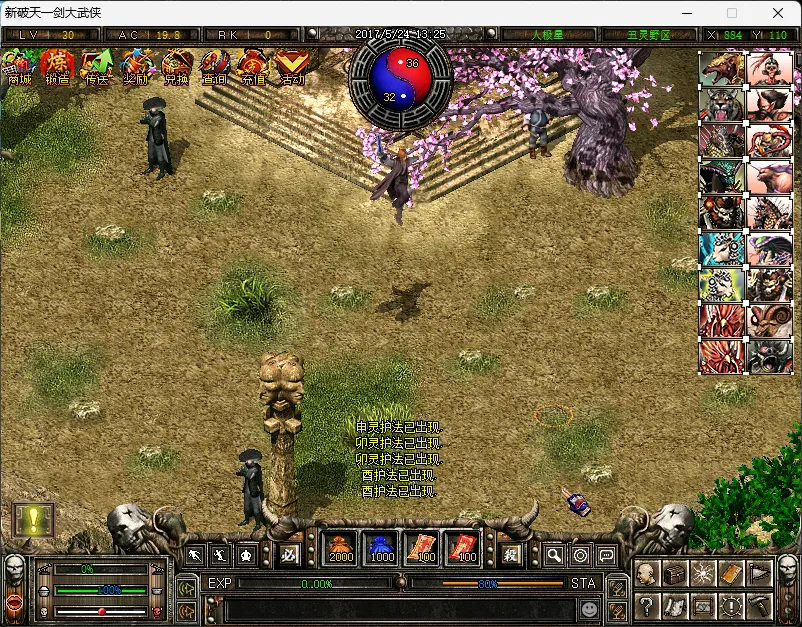
Task: Use the orange potion slot with 2000
Action: click(341, 548)
